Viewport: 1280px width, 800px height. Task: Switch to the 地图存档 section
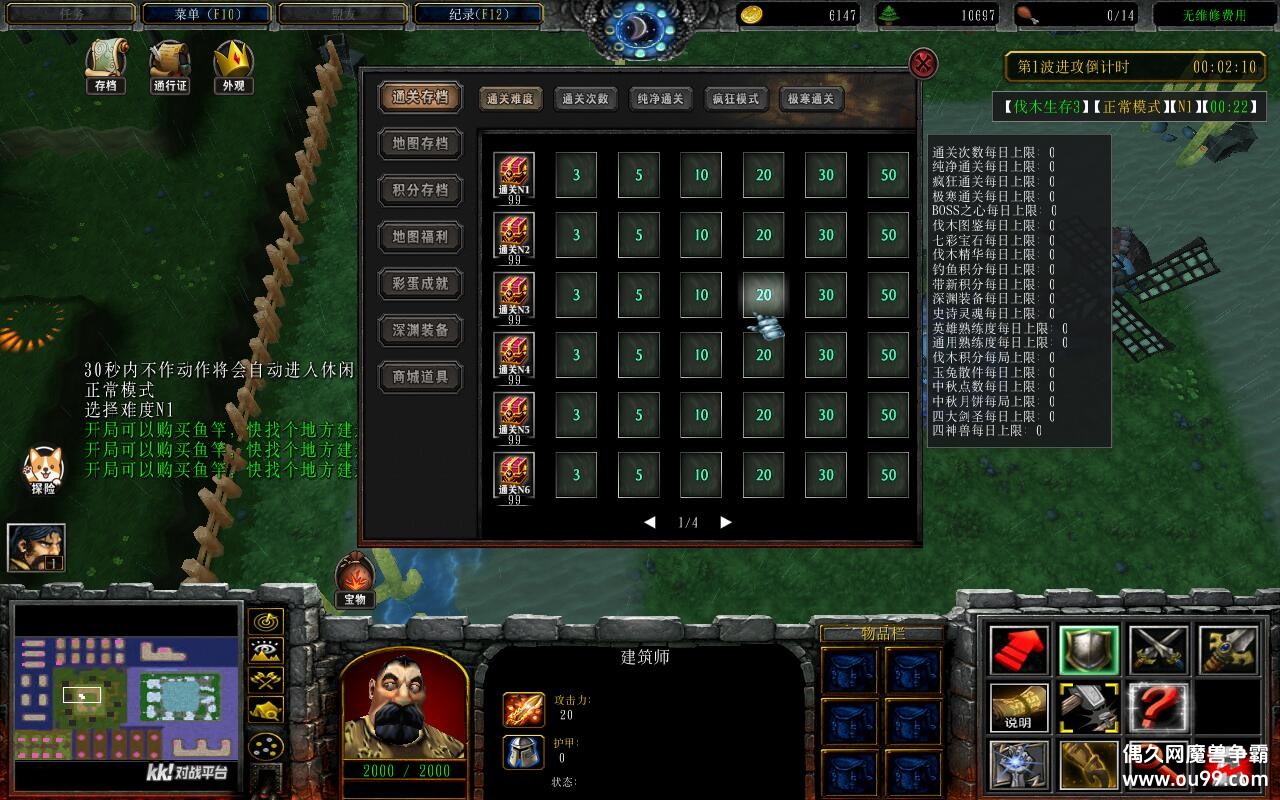[420, 144]
